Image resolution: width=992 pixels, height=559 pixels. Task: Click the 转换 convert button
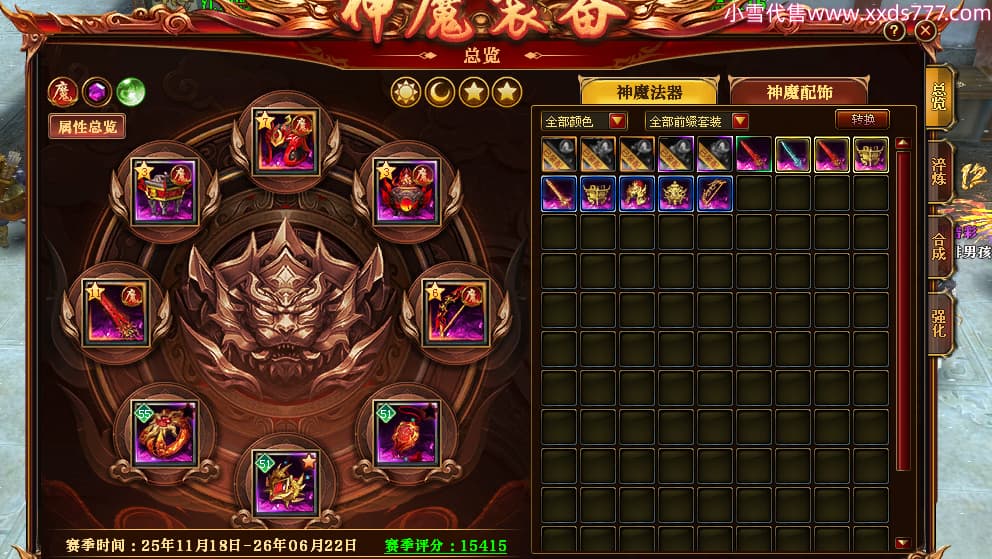tap(862, 119)
